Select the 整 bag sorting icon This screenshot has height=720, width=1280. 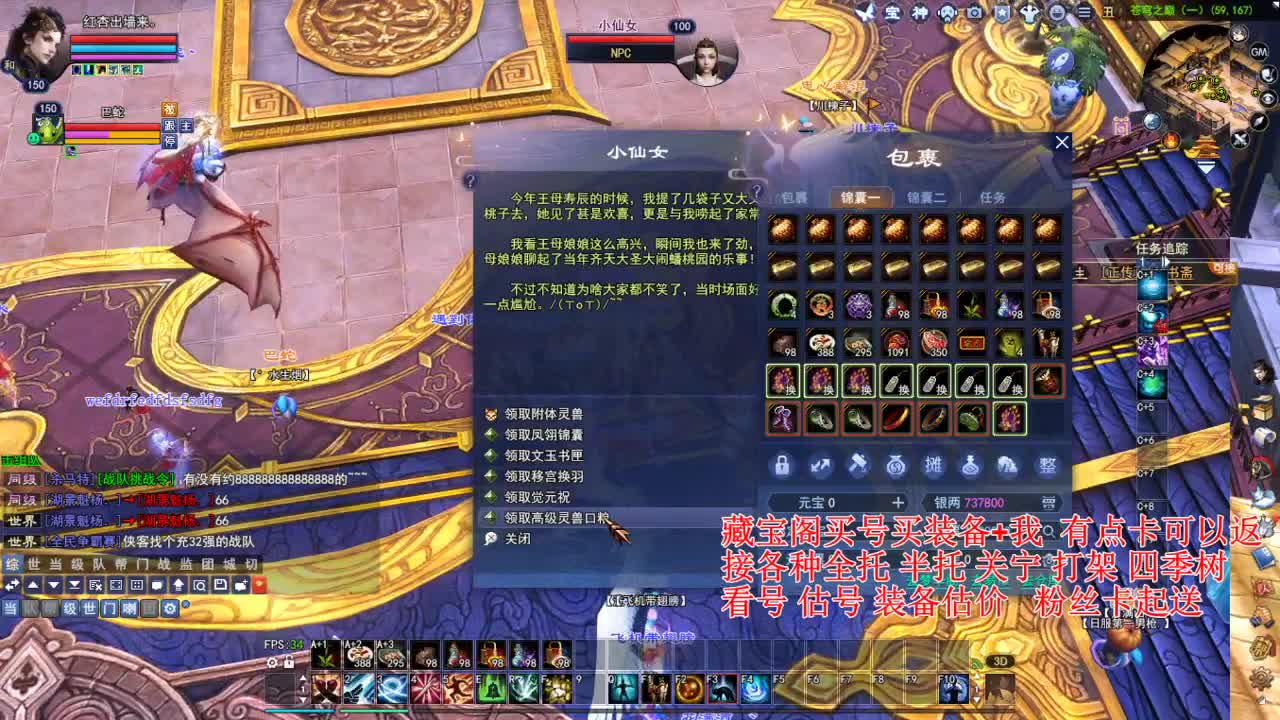click(x=1045, y=465)
